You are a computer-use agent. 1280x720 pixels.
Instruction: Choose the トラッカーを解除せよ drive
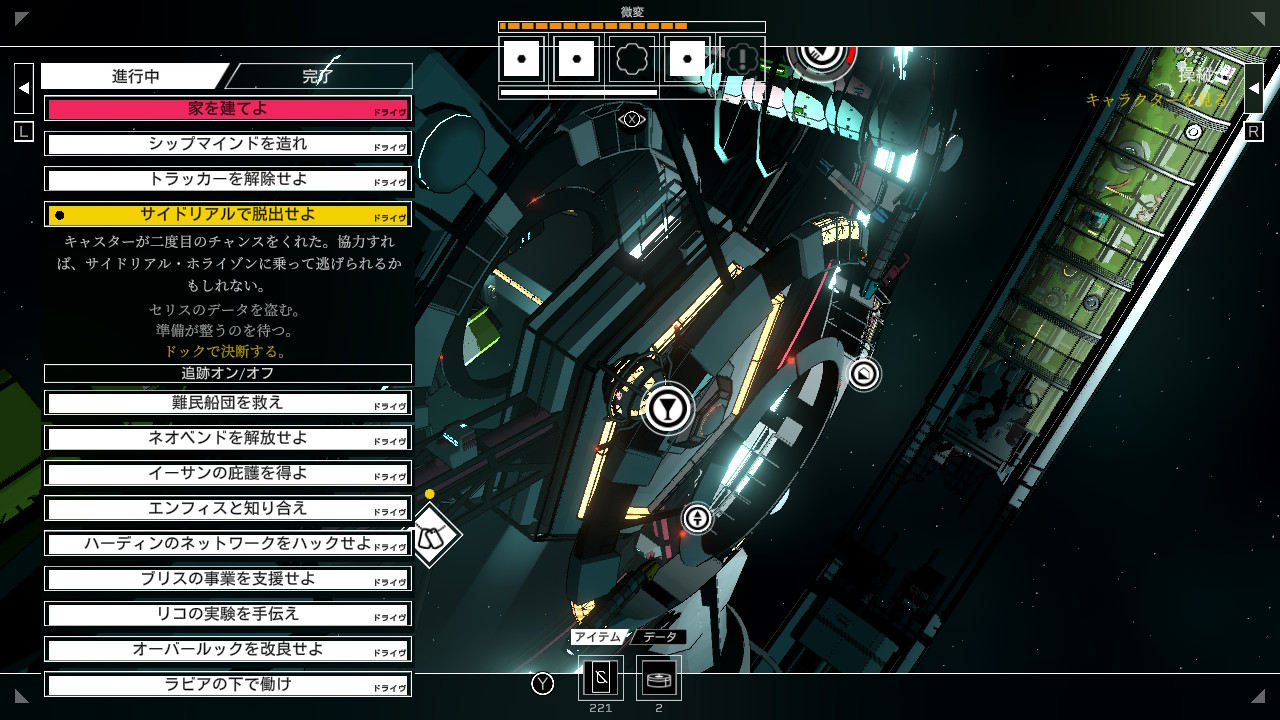pyautogui.click(x=228, y=179)
